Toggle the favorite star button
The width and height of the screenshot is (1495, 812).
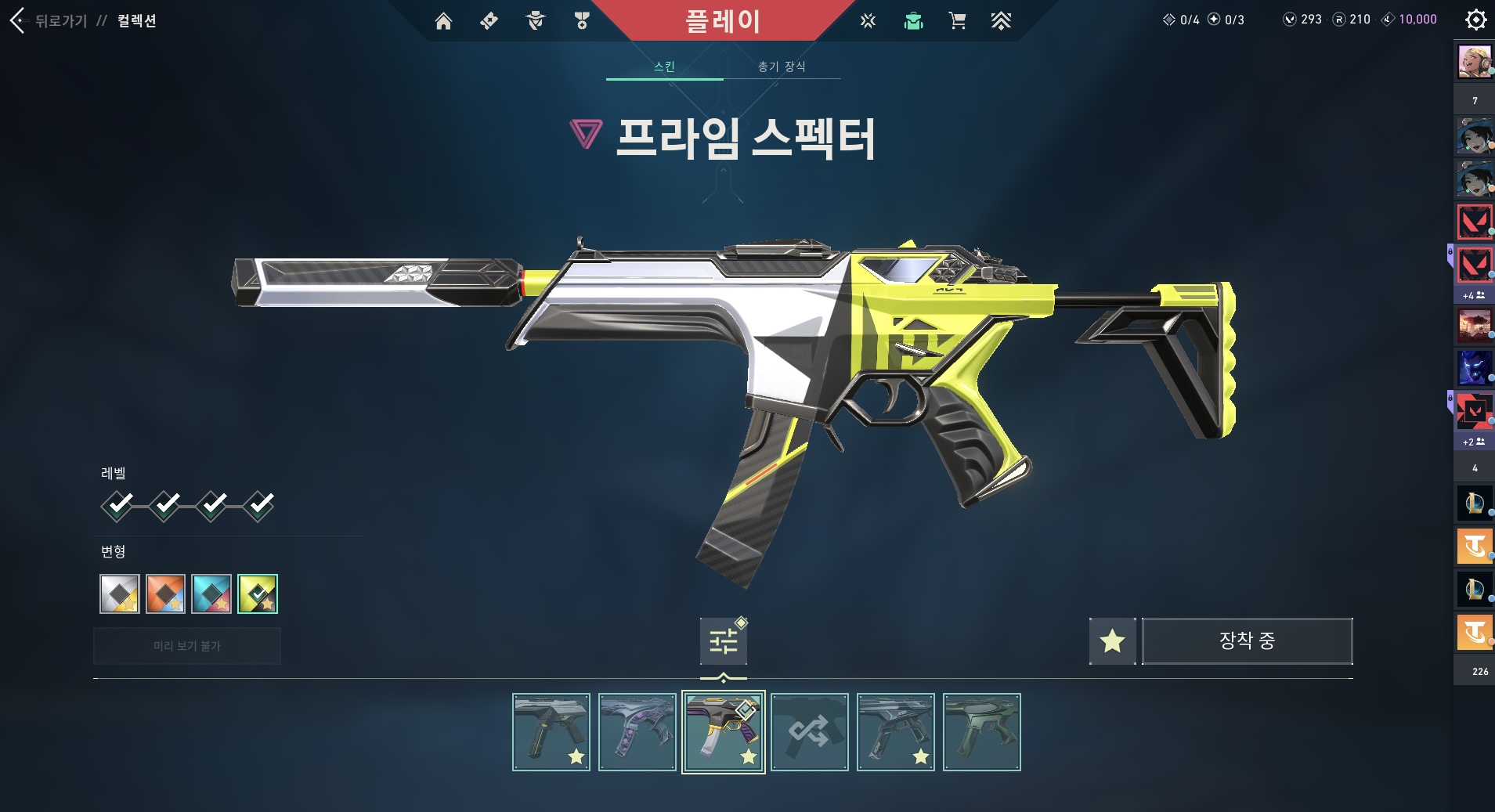(x=1112, y=641)
